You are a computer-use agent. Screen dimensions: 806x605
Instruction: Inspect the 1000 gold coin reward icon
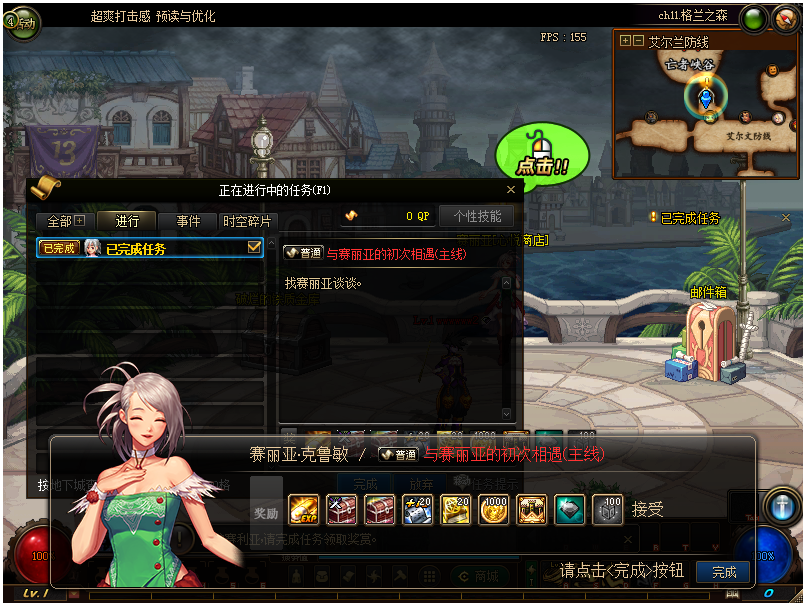click(494, 510)
